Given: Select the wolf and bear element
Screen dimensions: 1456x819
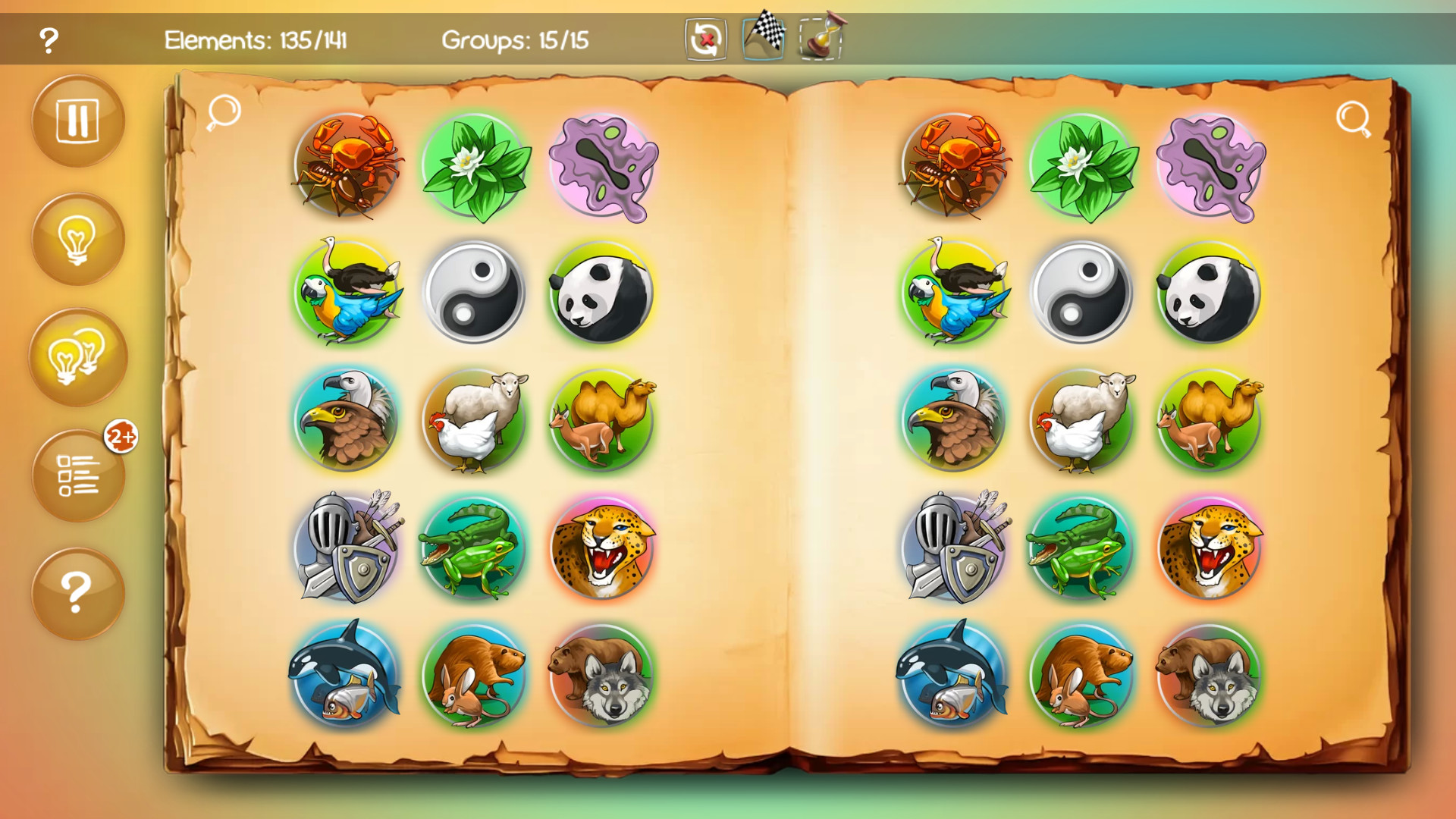Looking at the screenshot, I should point(600,675).
